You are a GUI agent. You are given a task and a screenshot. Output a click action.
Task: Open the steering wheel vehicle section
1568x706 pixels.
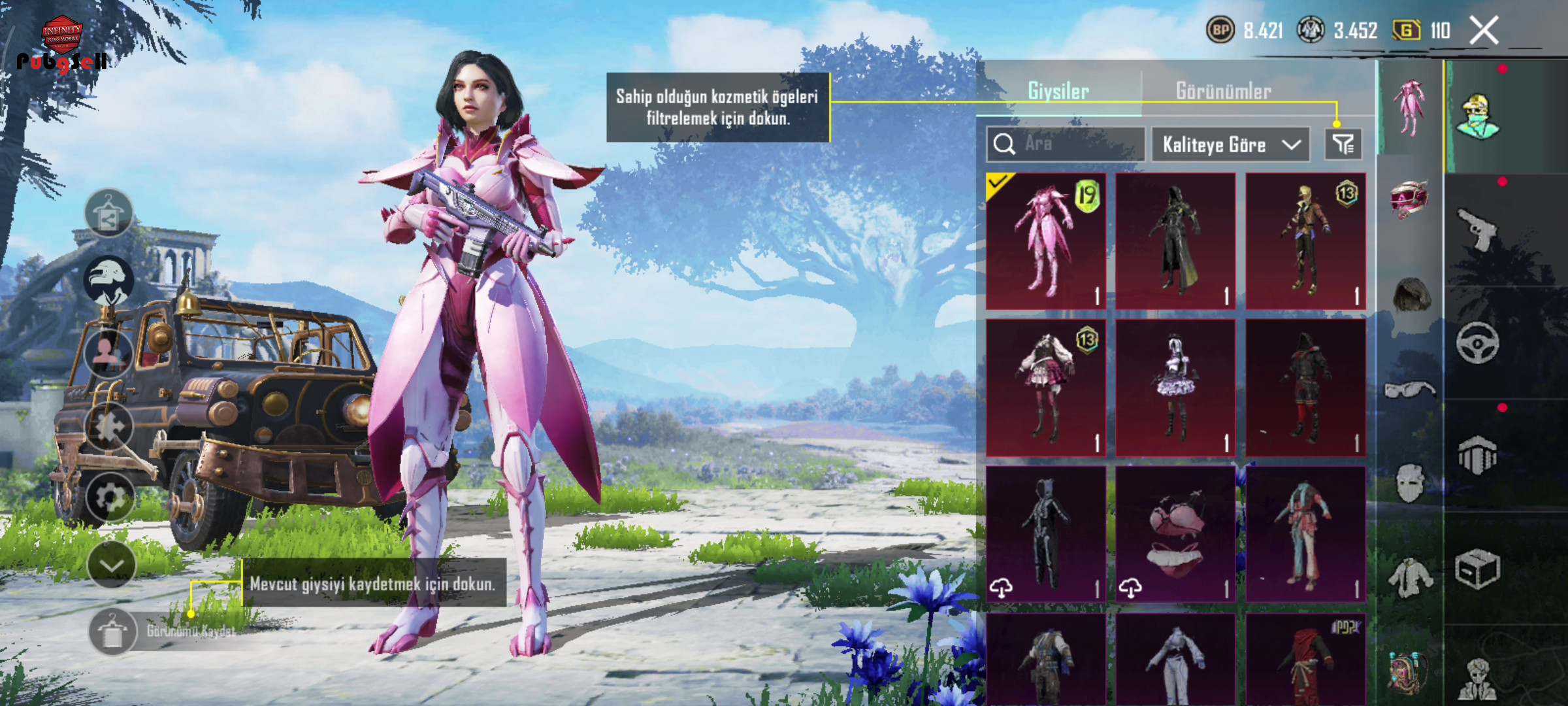pos(1477,342)
